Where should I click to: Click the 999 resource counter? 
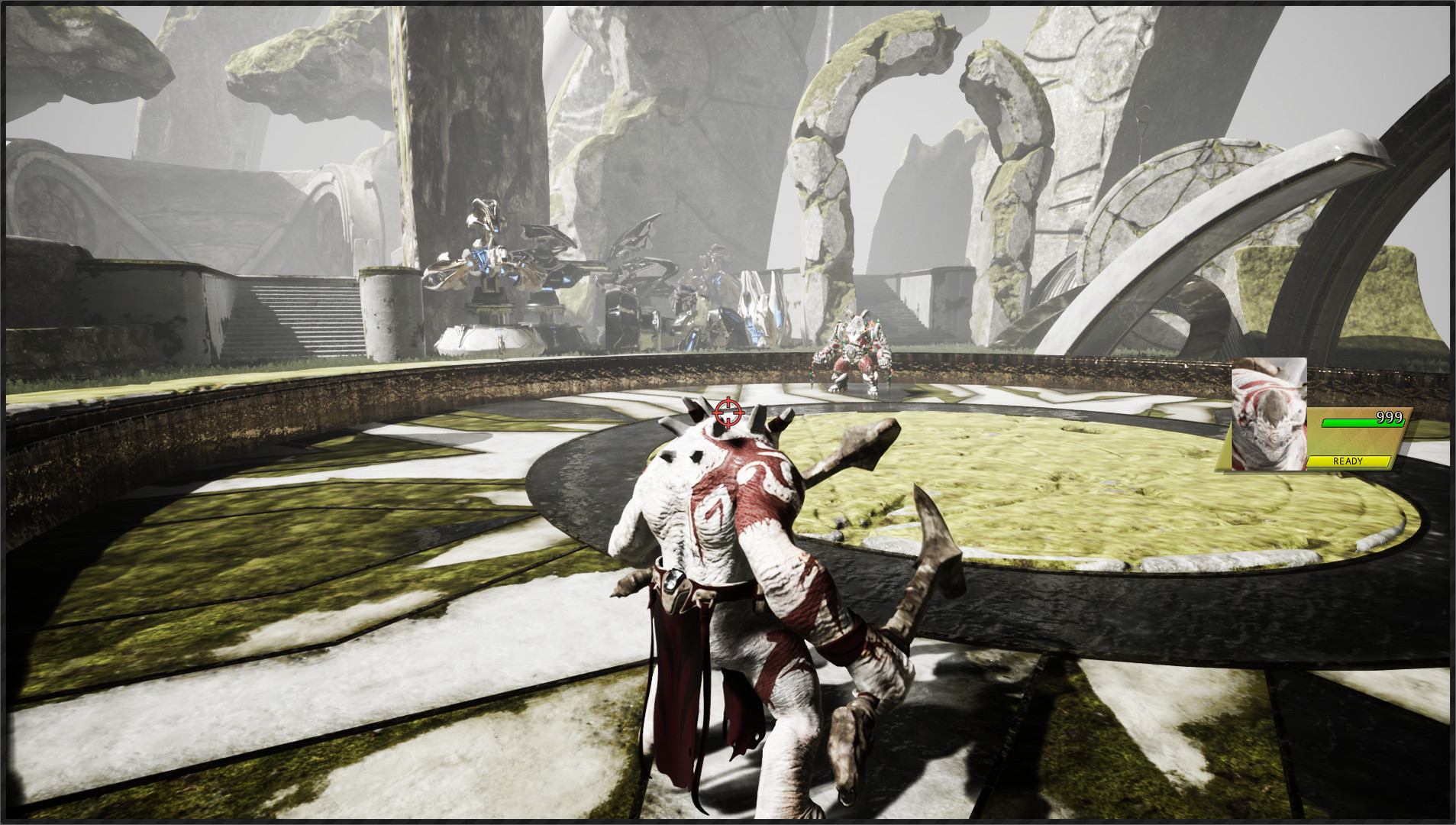(1390, 418)
